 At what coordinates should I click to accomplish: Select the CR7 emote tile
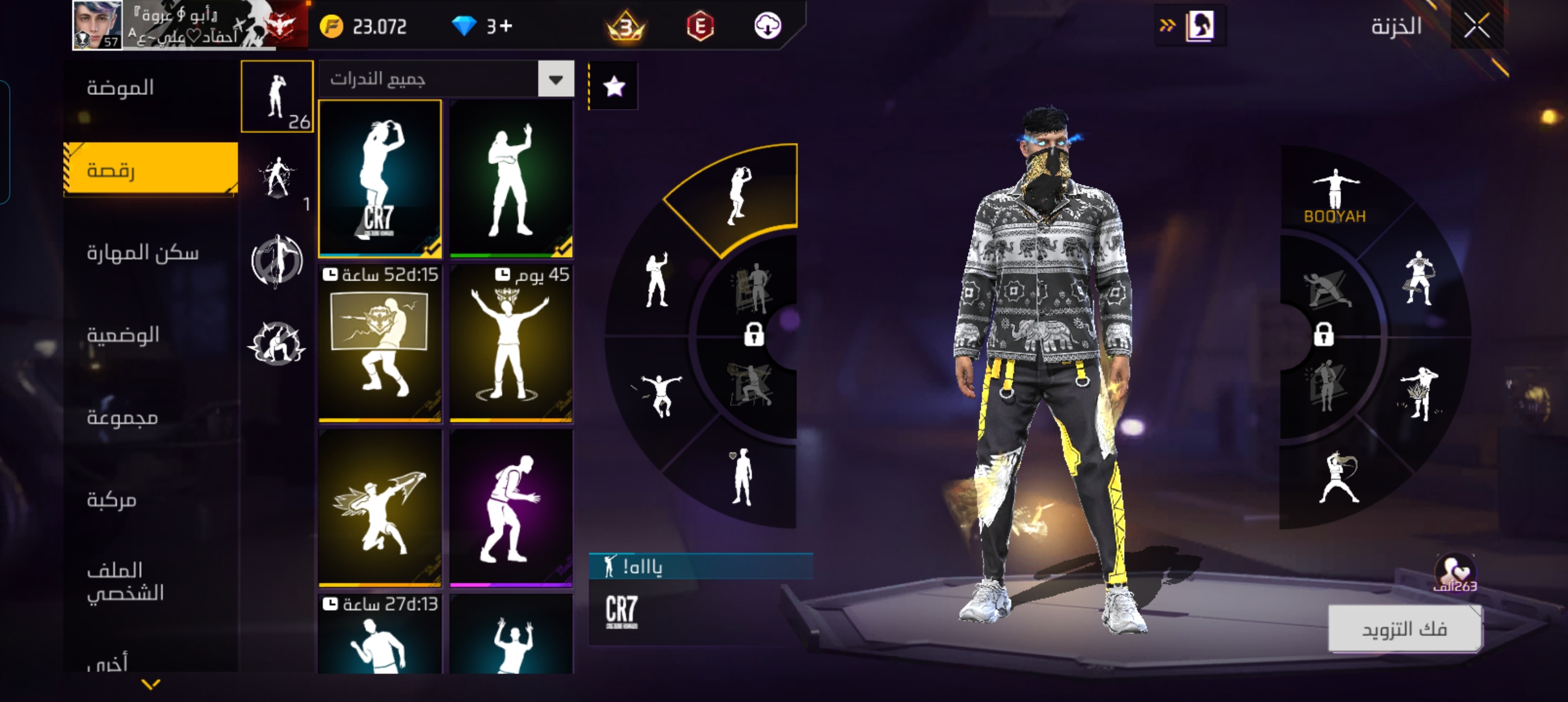click(380, 179)
